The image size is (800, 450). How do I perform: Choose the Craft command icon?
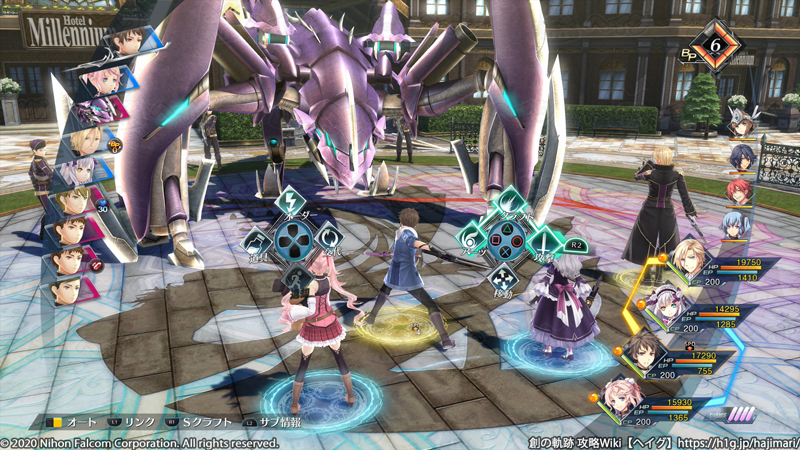pyautogui.click(x=507, y=200)
